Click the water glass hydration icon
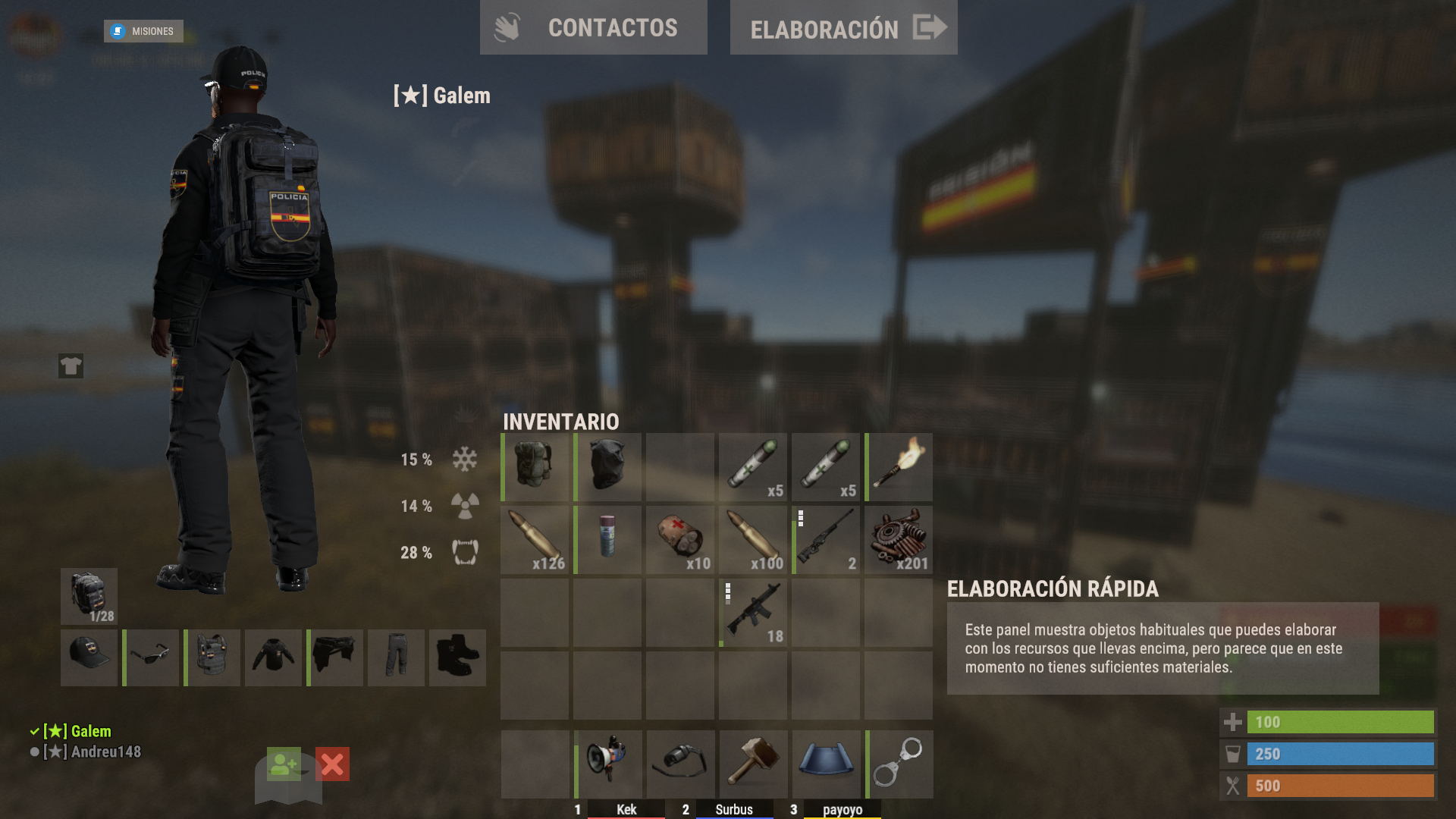The height and width of the screenshot is (819, 1456). coord(1234,754)
